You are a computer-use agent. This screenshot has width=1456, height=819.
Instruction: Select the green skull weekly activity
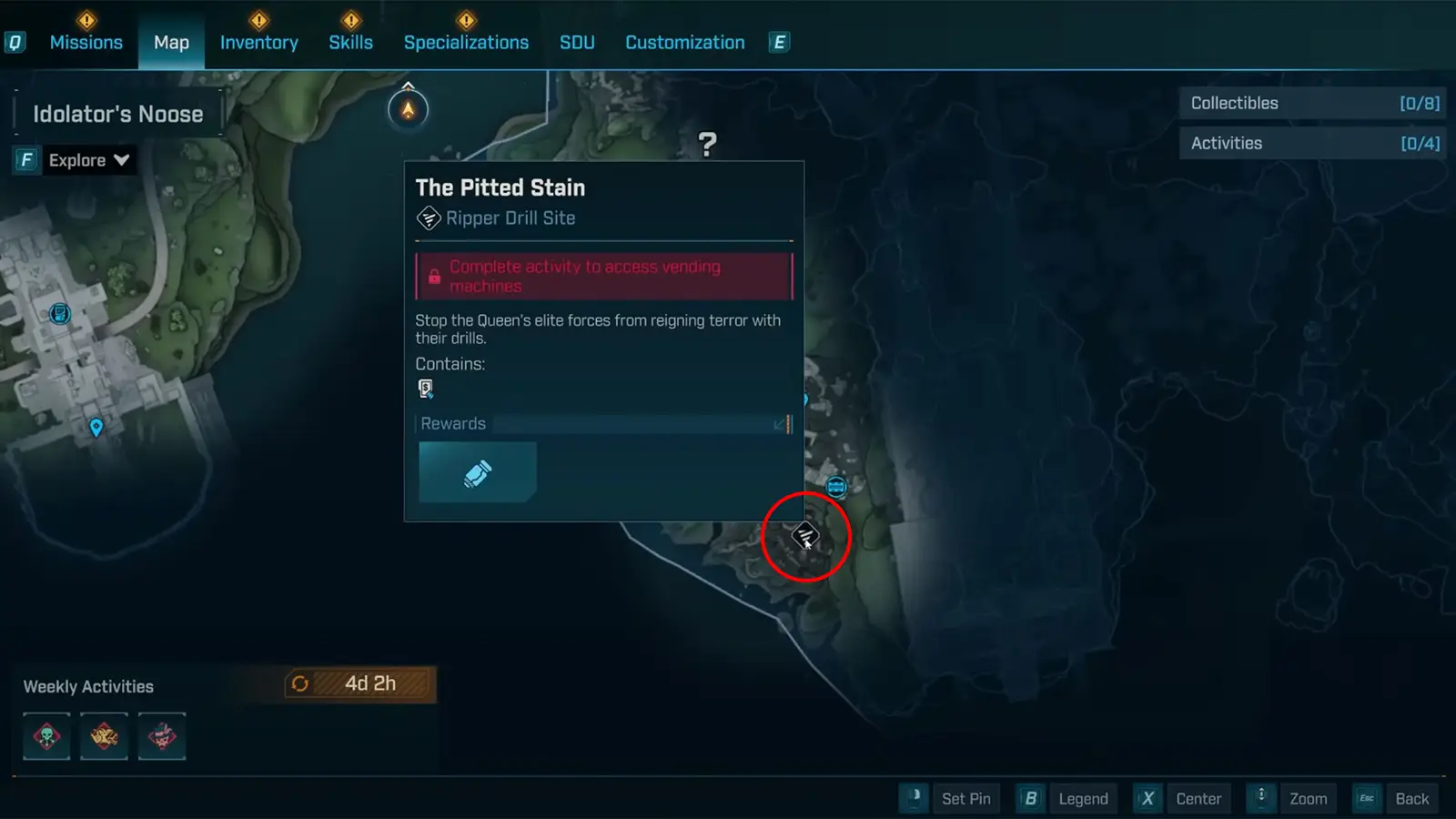pyautogui.click(x=46, y=736)
